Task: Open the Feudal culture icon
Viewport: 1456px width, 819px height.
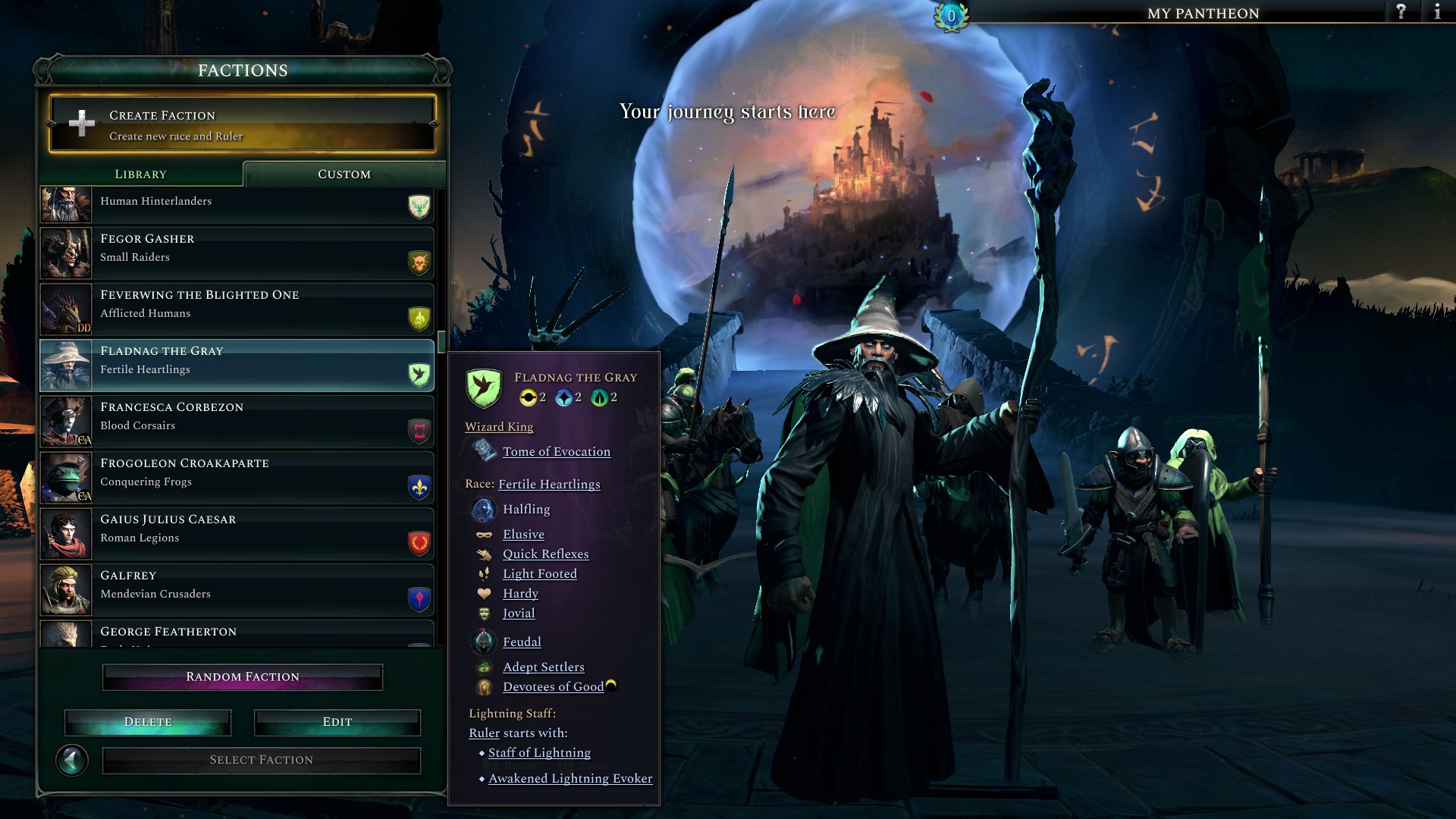Action: coord(484,642)
